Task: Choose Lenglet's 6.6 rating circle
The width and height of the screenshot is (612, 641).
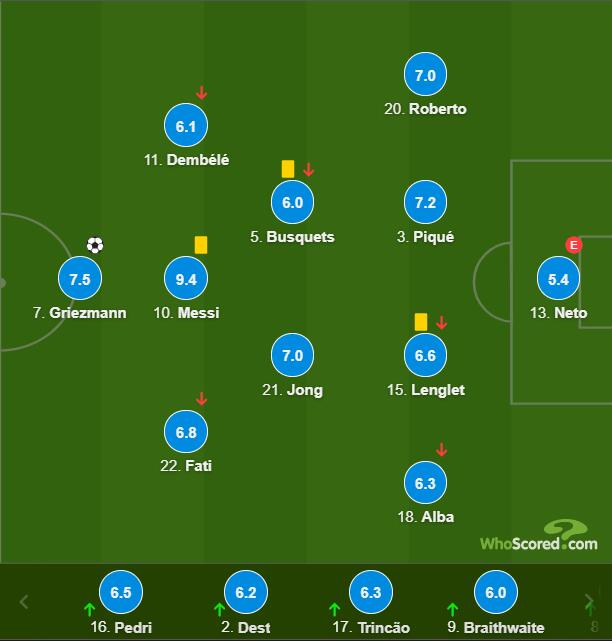Action: pos(425,356)
